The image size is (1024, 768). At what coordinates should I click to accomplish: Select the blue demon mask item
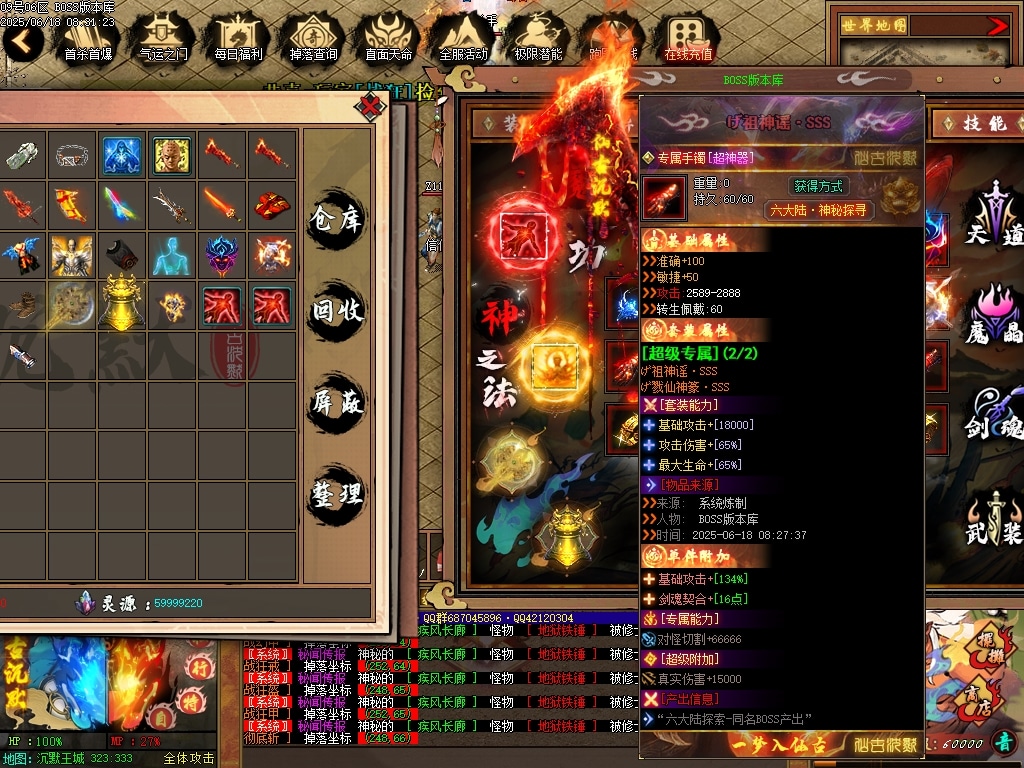pos(222,255)
